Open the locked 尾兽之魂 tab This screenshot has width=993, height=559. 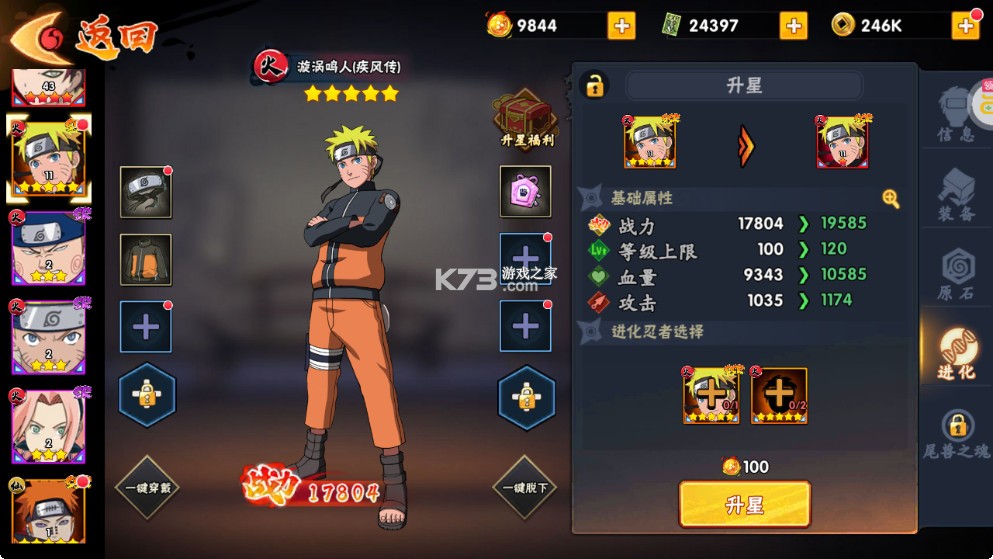click(955, 434)
